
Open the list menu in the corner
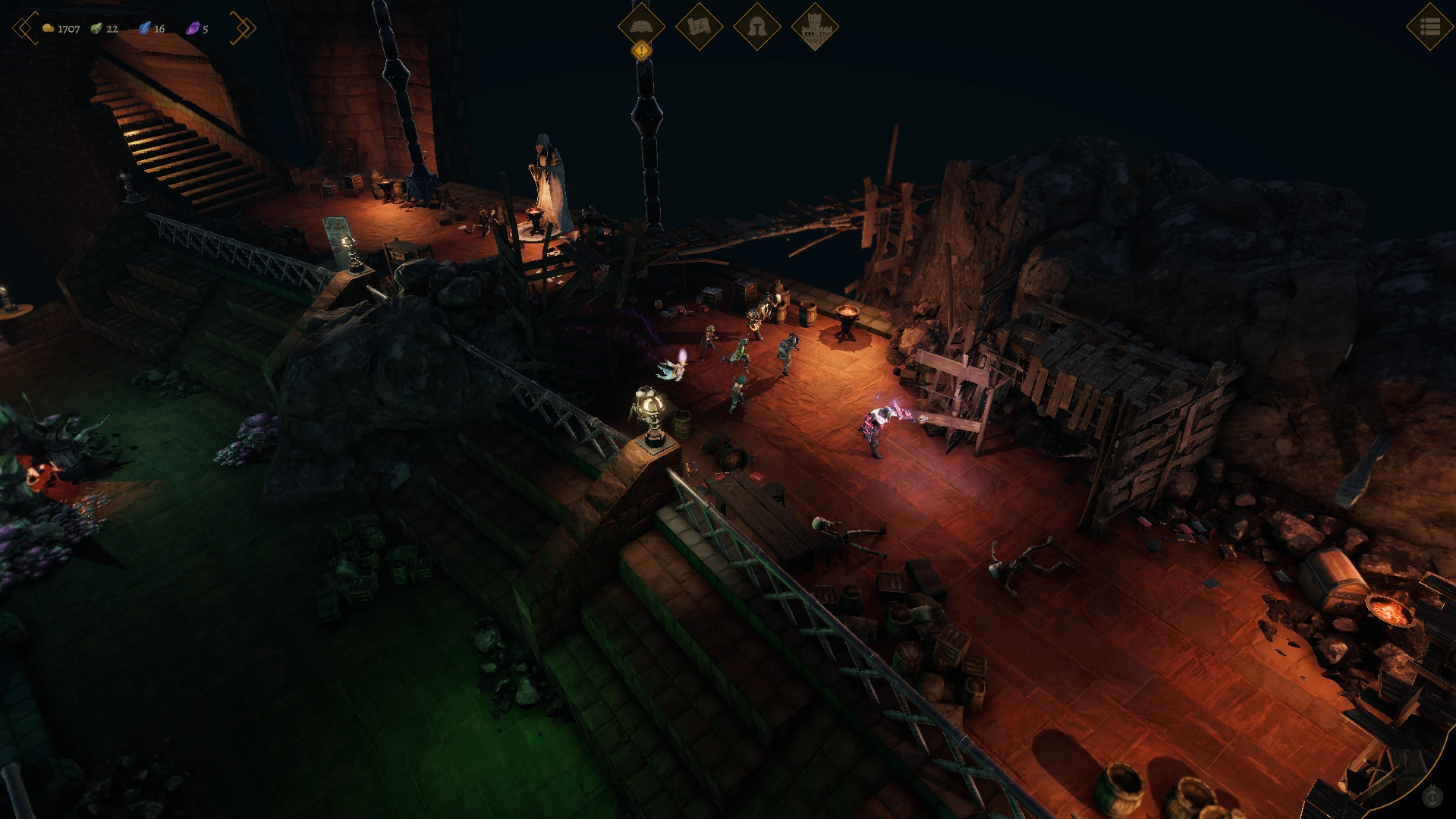[1429, 27]
